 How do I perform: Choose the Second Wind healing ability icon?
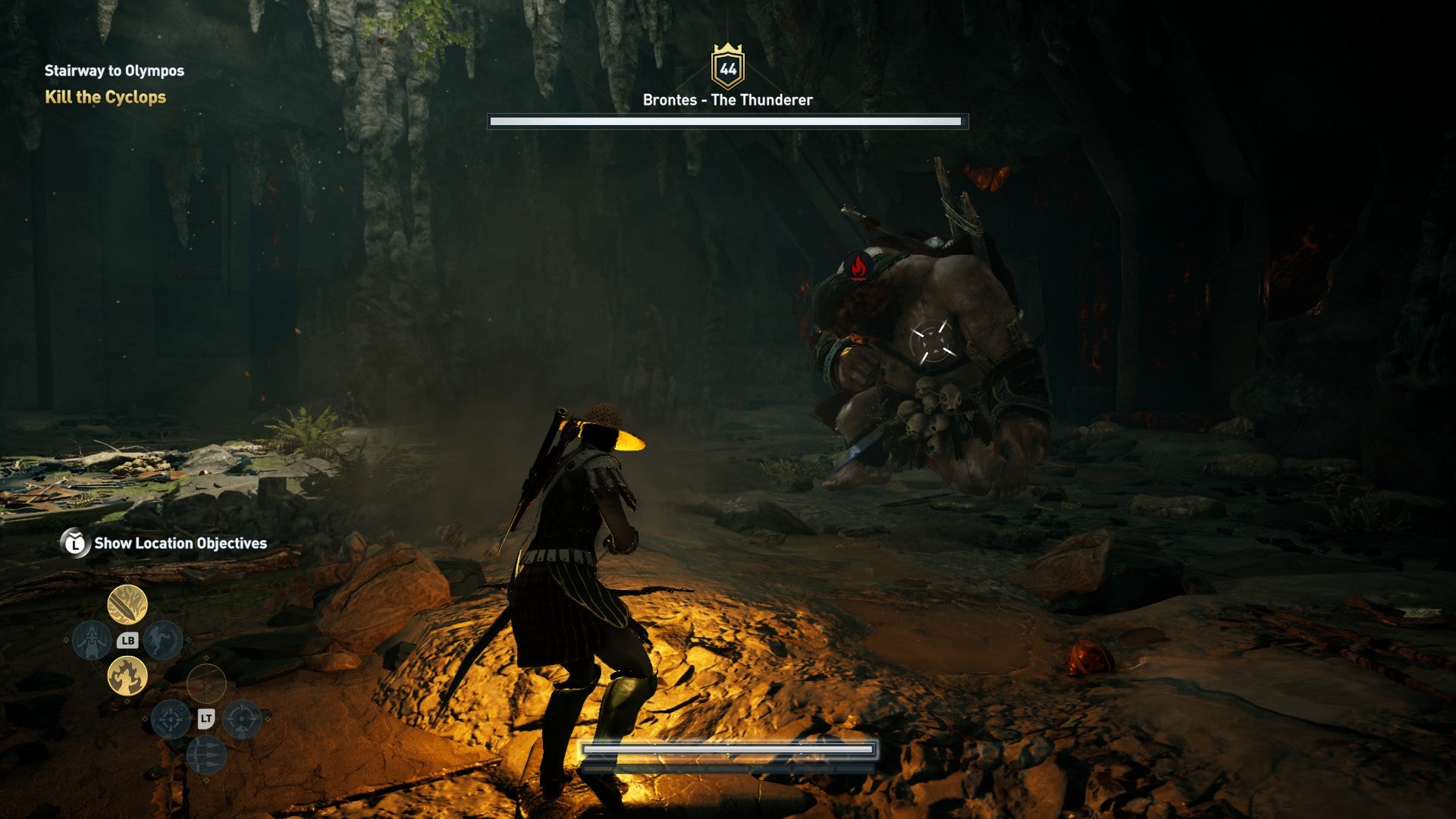click(x=91, y=639)
